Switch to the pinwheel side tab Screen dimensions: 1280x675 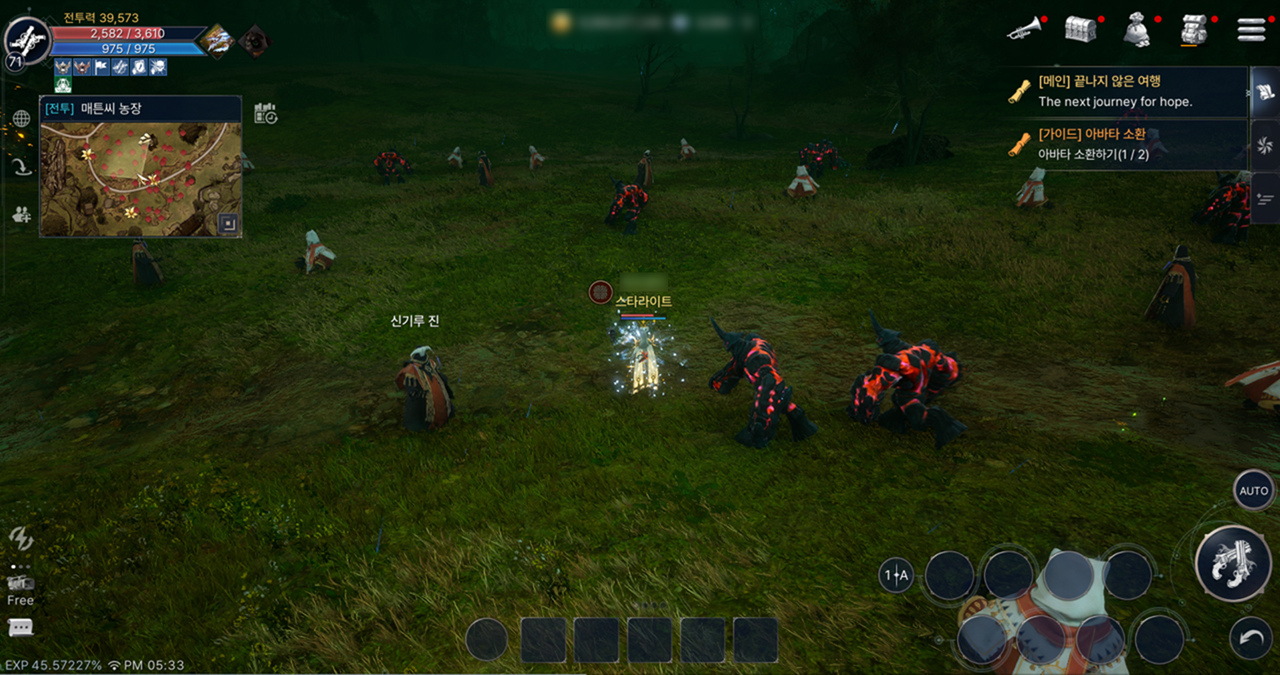click(x=1264, y=145)
